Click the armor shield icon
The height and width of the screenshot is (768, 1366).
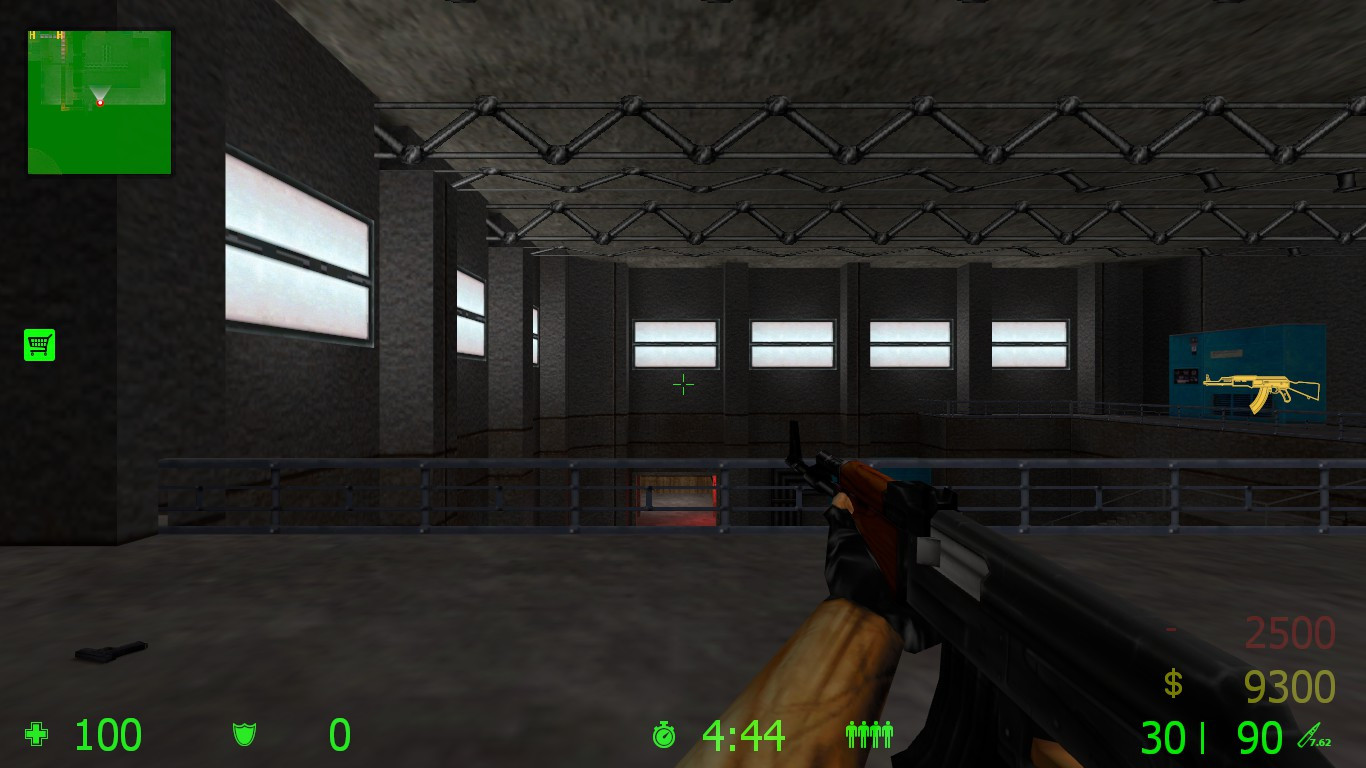(x=243, y=735)
